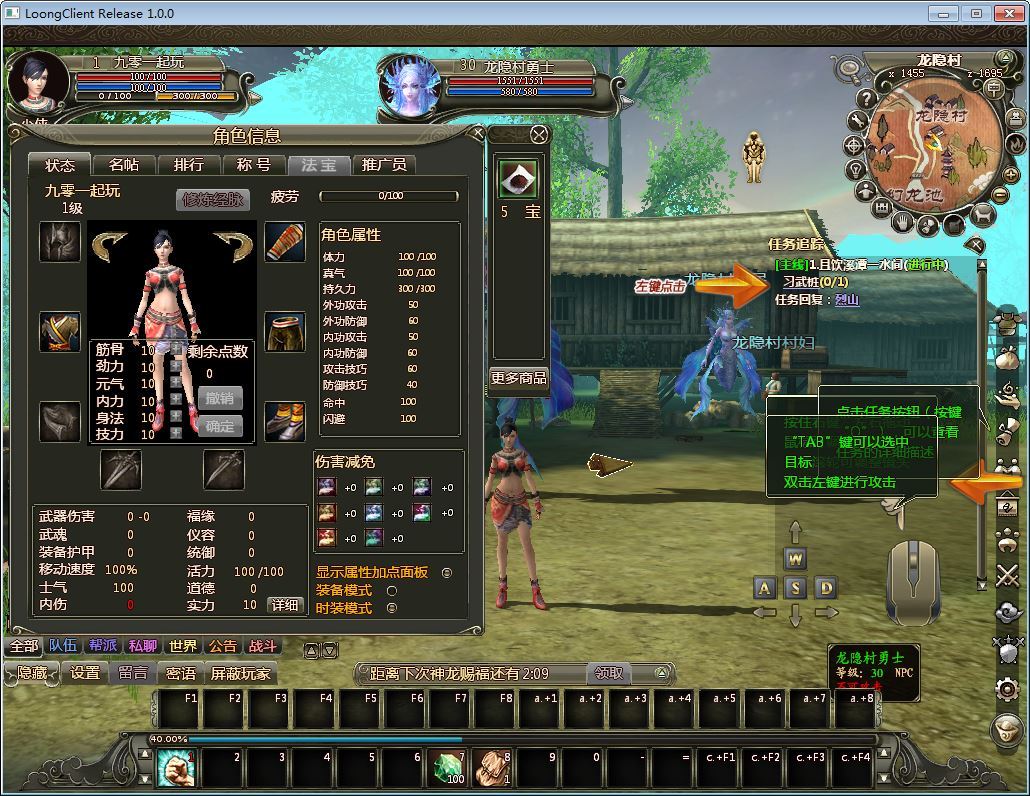Use the green gem hotbar item
Screen dimensions: 1030x796
coord(448,767)
